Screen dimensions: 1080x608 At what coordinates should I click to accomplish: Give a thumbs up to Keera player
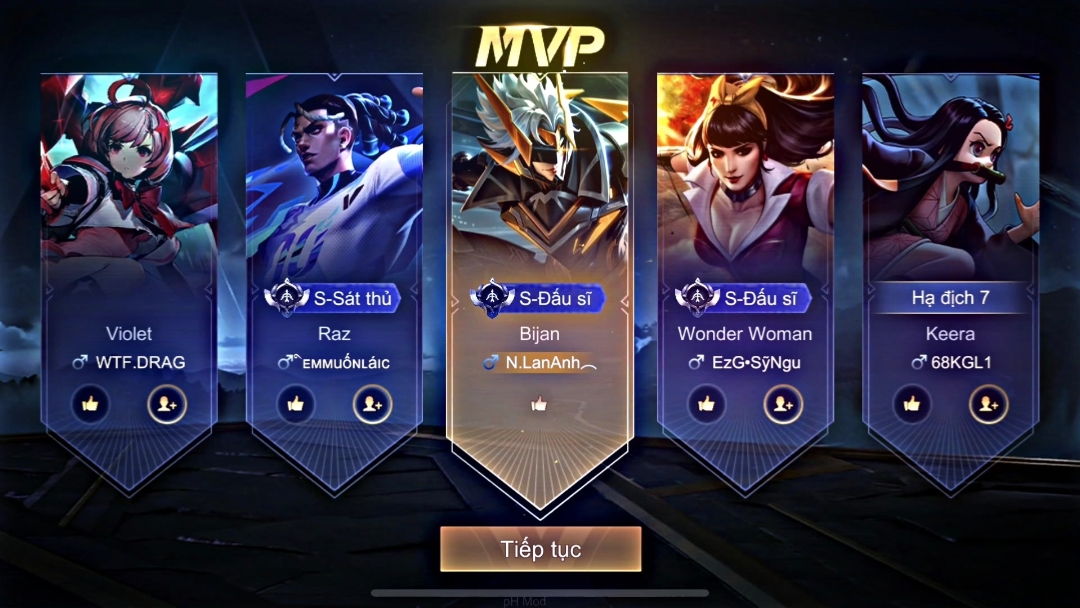[912, 404]
